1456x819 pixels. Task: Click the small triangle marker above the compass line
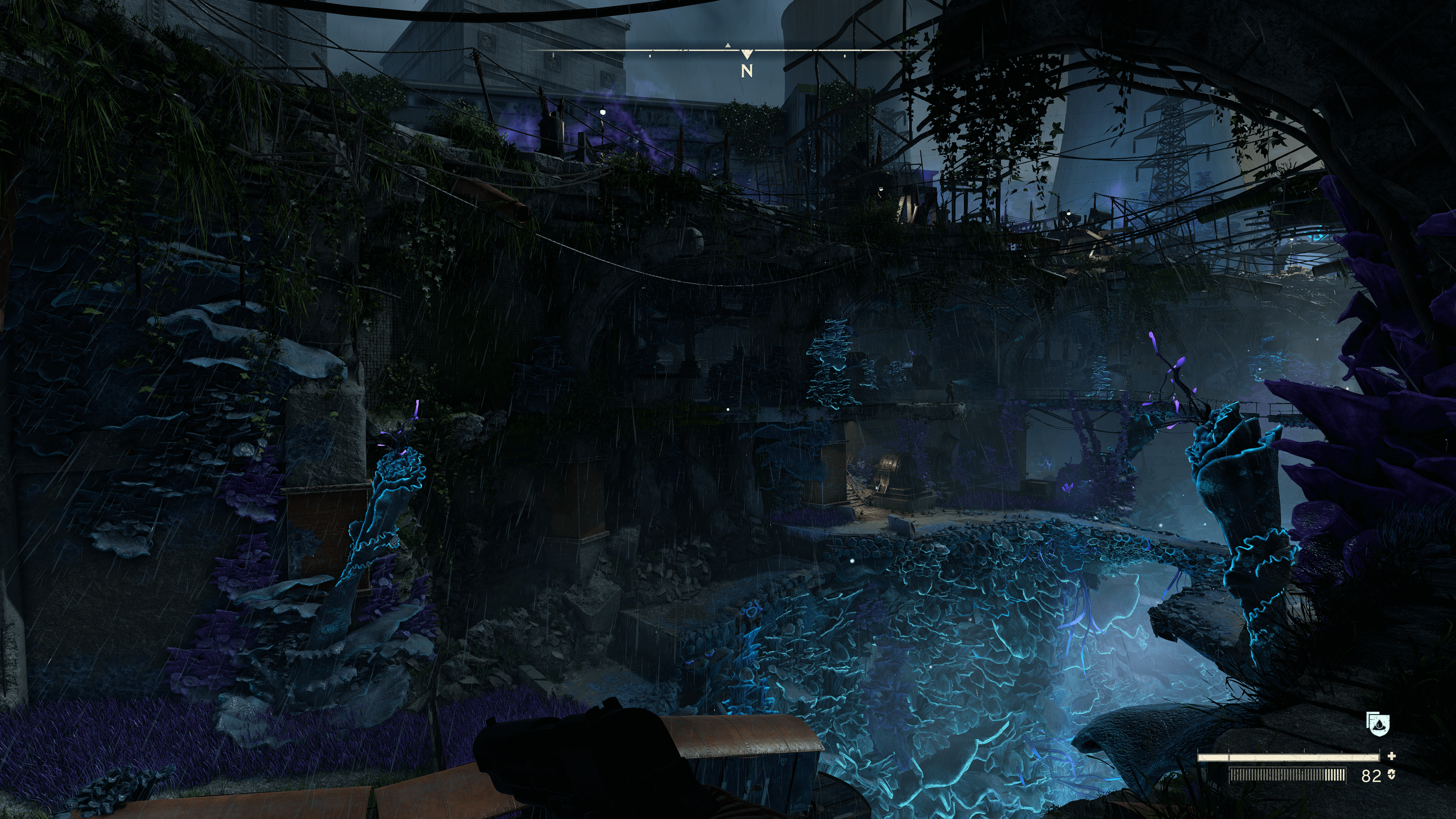(x=728, y=45)
